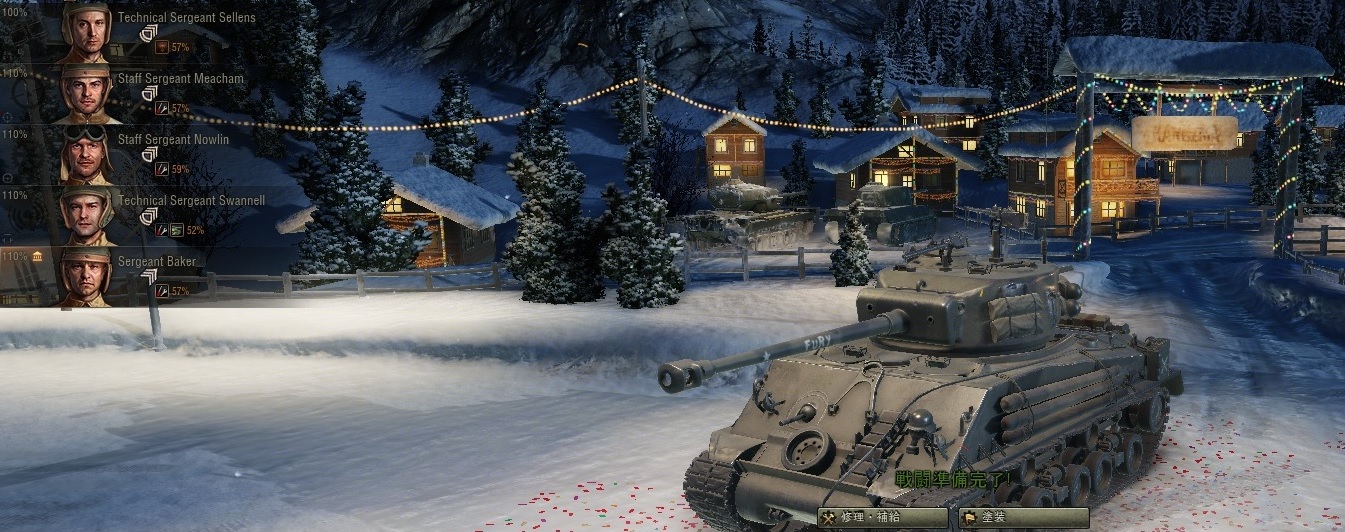Click Nowlin's 59% repair skill icon
The width and height of the screenshot is (1345, 532).
pyautogui.click(x=162, y=169)
